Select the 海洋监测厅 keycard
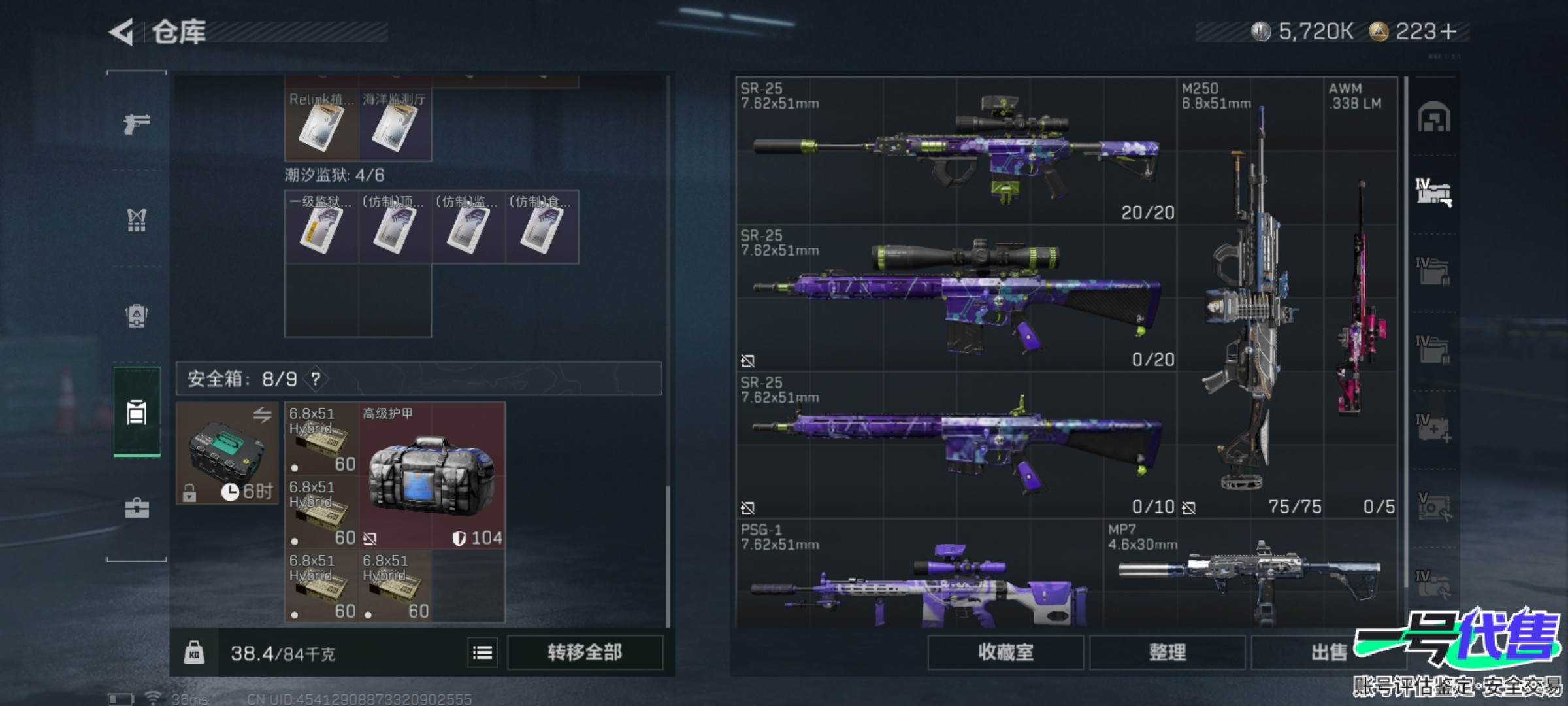This screenshot has height=706, width=1568. (x=395, y=126)
